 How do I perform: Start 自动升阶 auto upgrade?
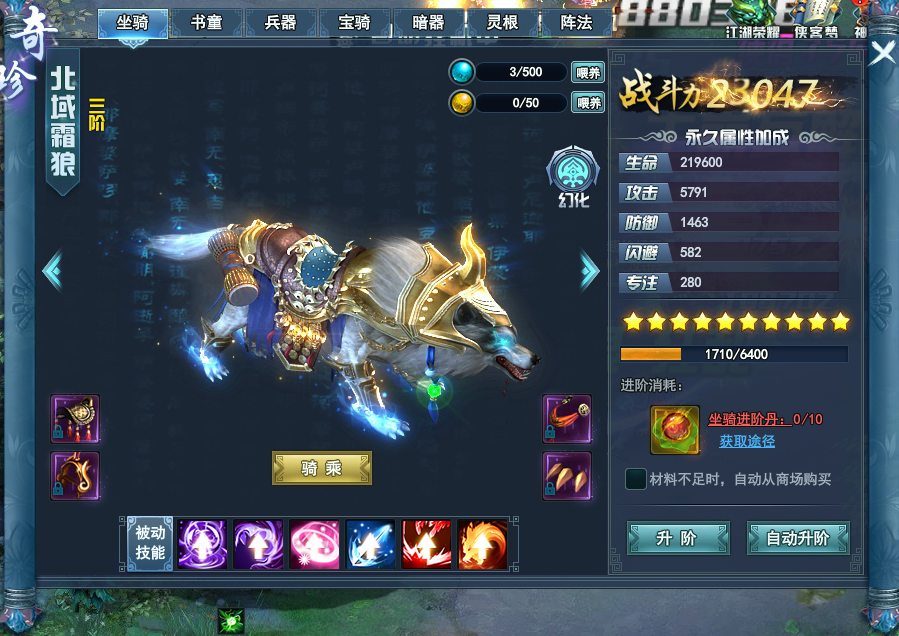point(797,538)
